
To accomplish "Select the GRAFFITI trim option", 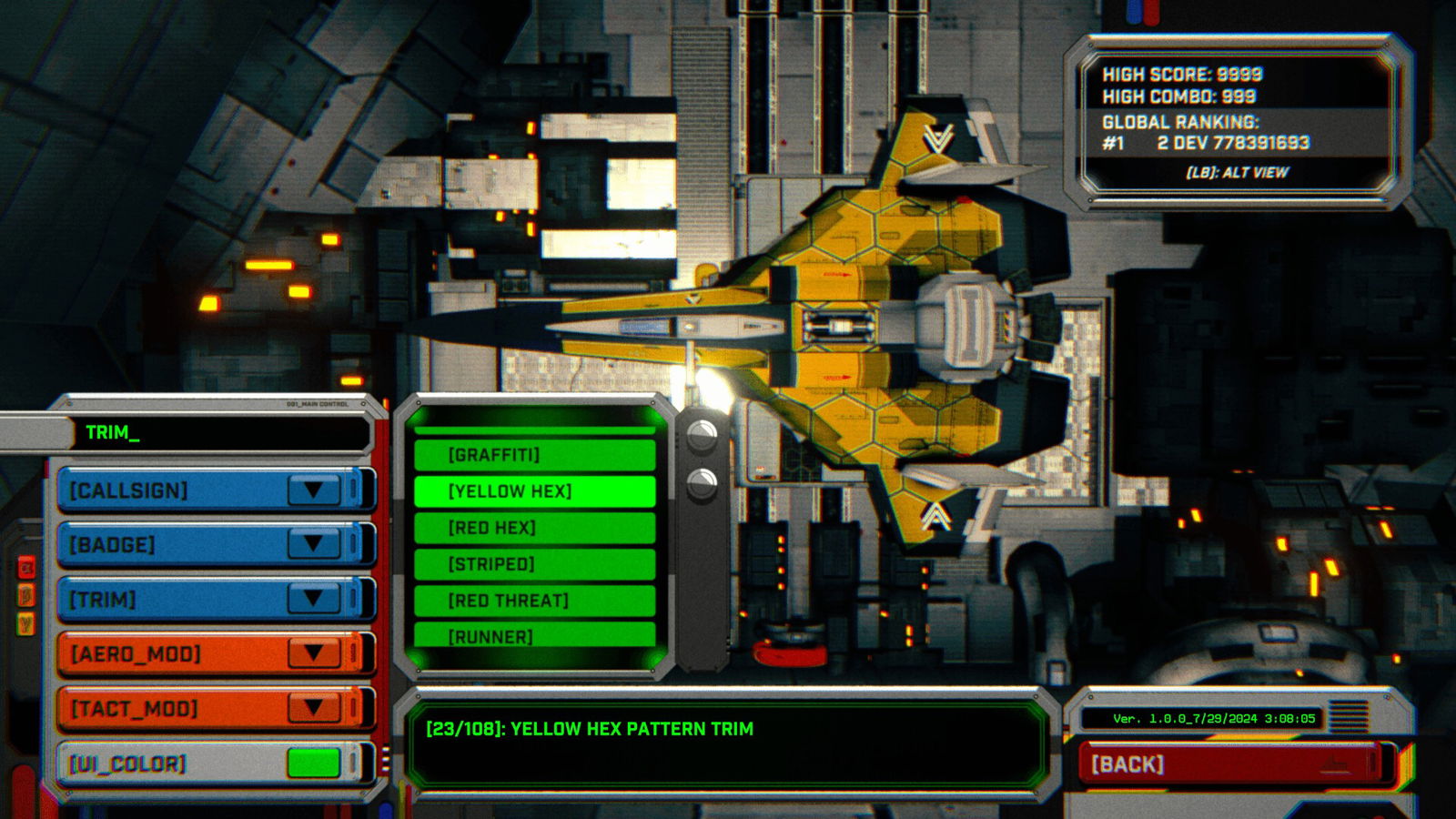I will (535, 453).
